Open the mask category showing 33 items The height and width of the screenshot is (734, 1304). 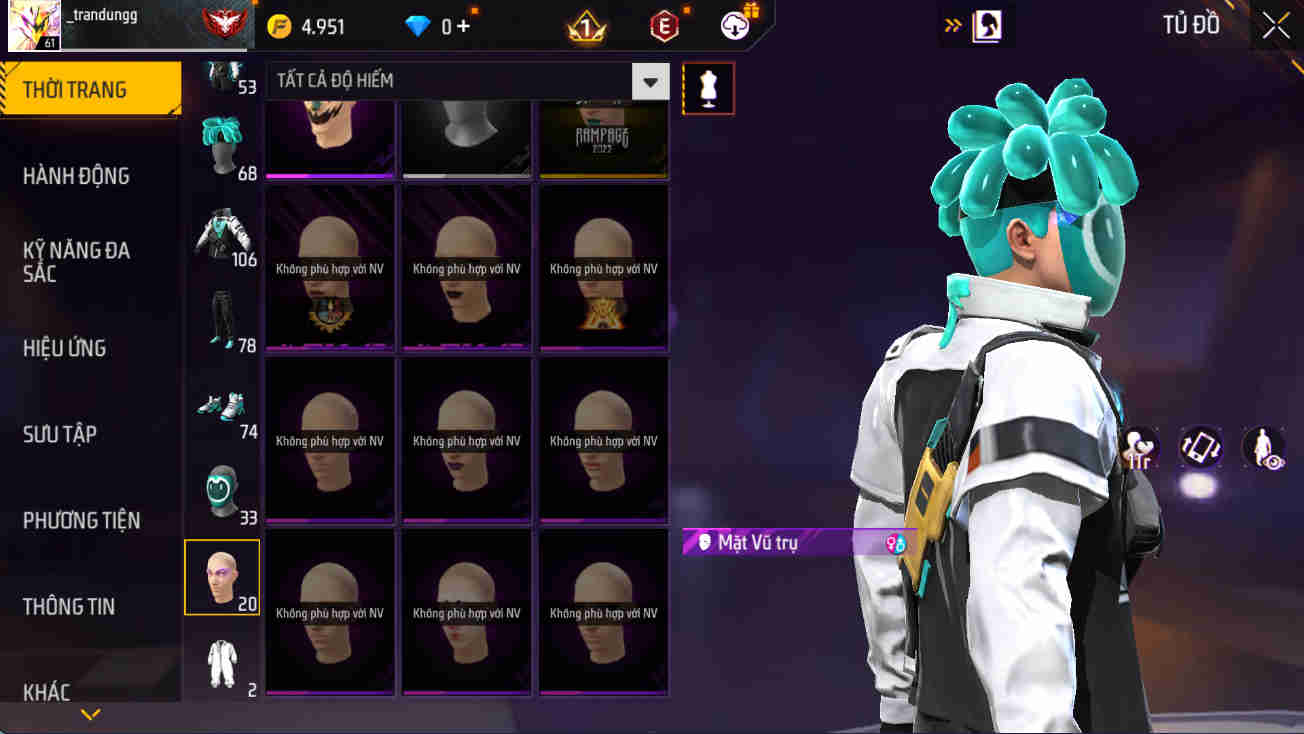click(x=221, y=489)
